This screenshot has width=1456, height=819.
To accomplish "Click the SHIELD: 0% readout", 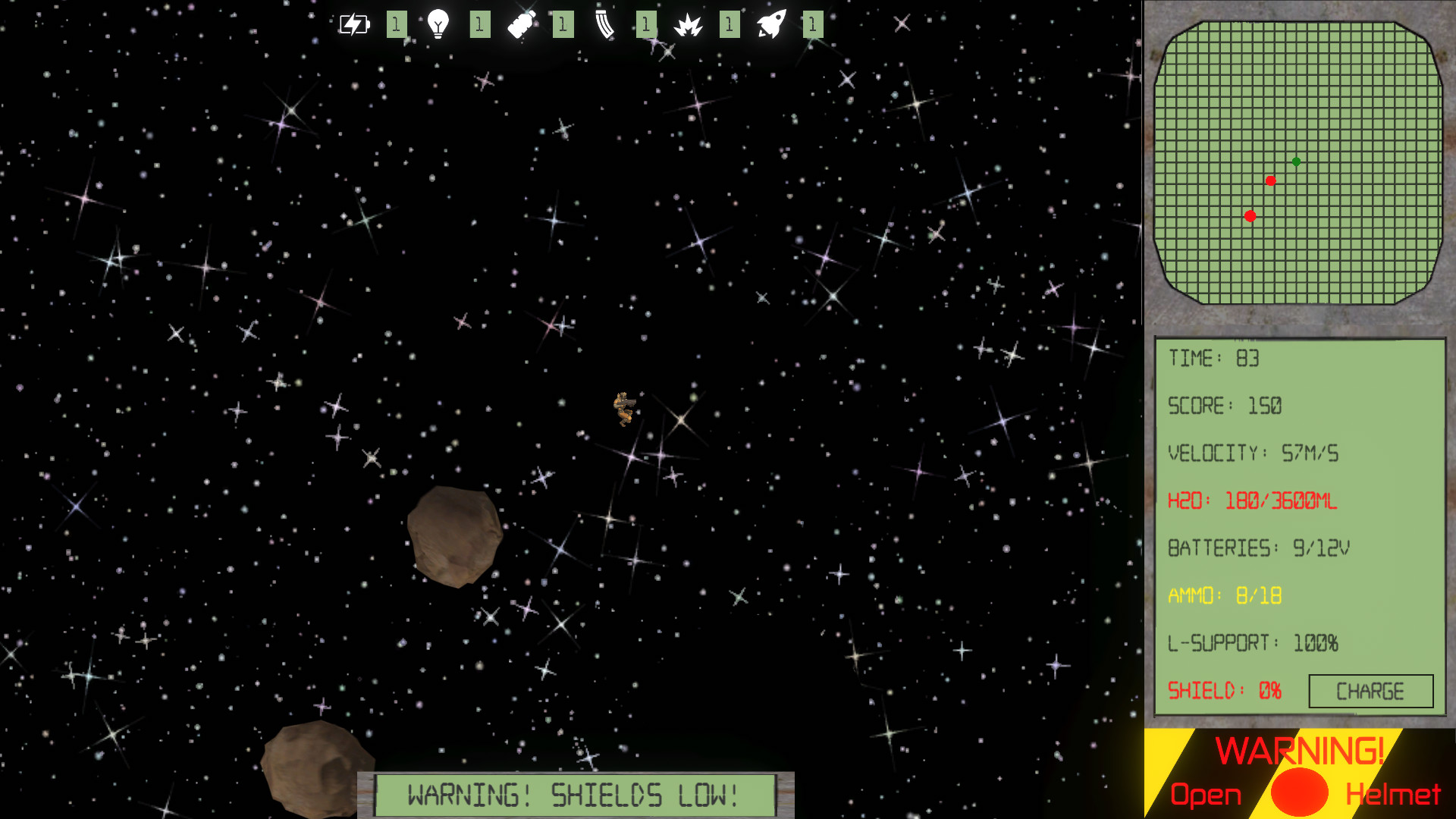I will pyautogui.click(x=1225, y=691).
